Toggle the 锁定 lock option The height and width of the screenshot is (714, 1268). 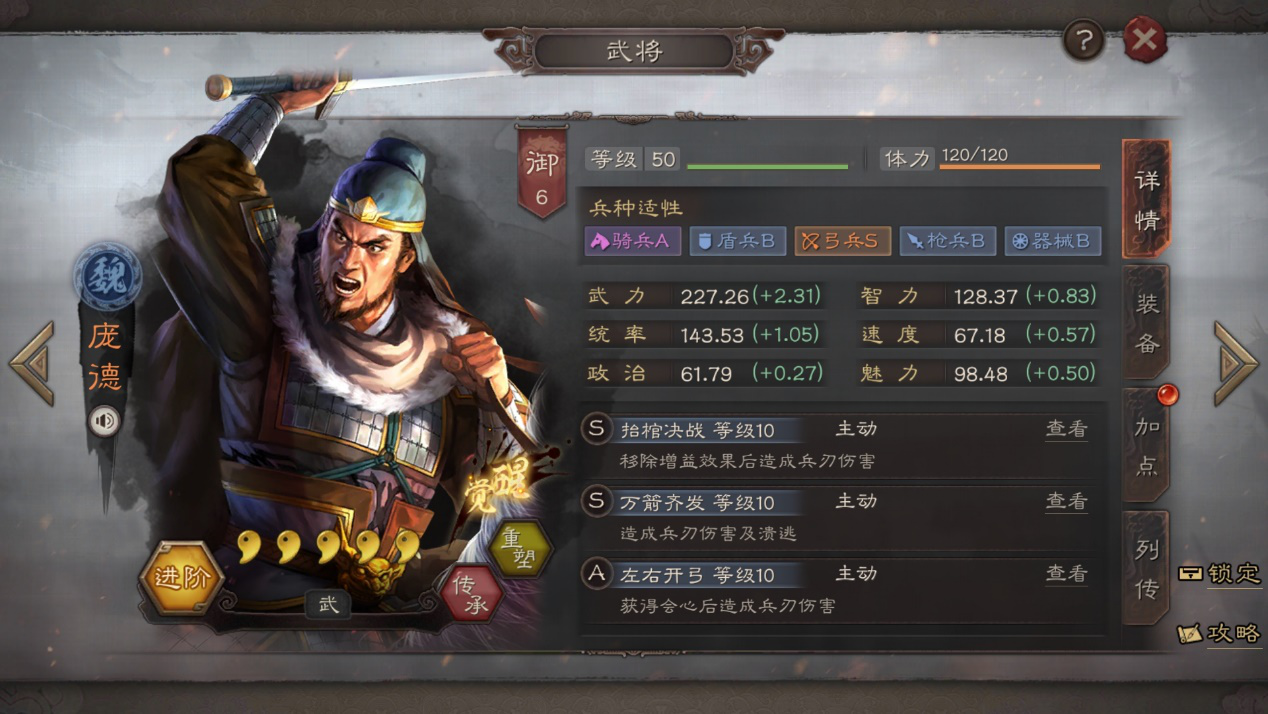tap(1220, 574)
